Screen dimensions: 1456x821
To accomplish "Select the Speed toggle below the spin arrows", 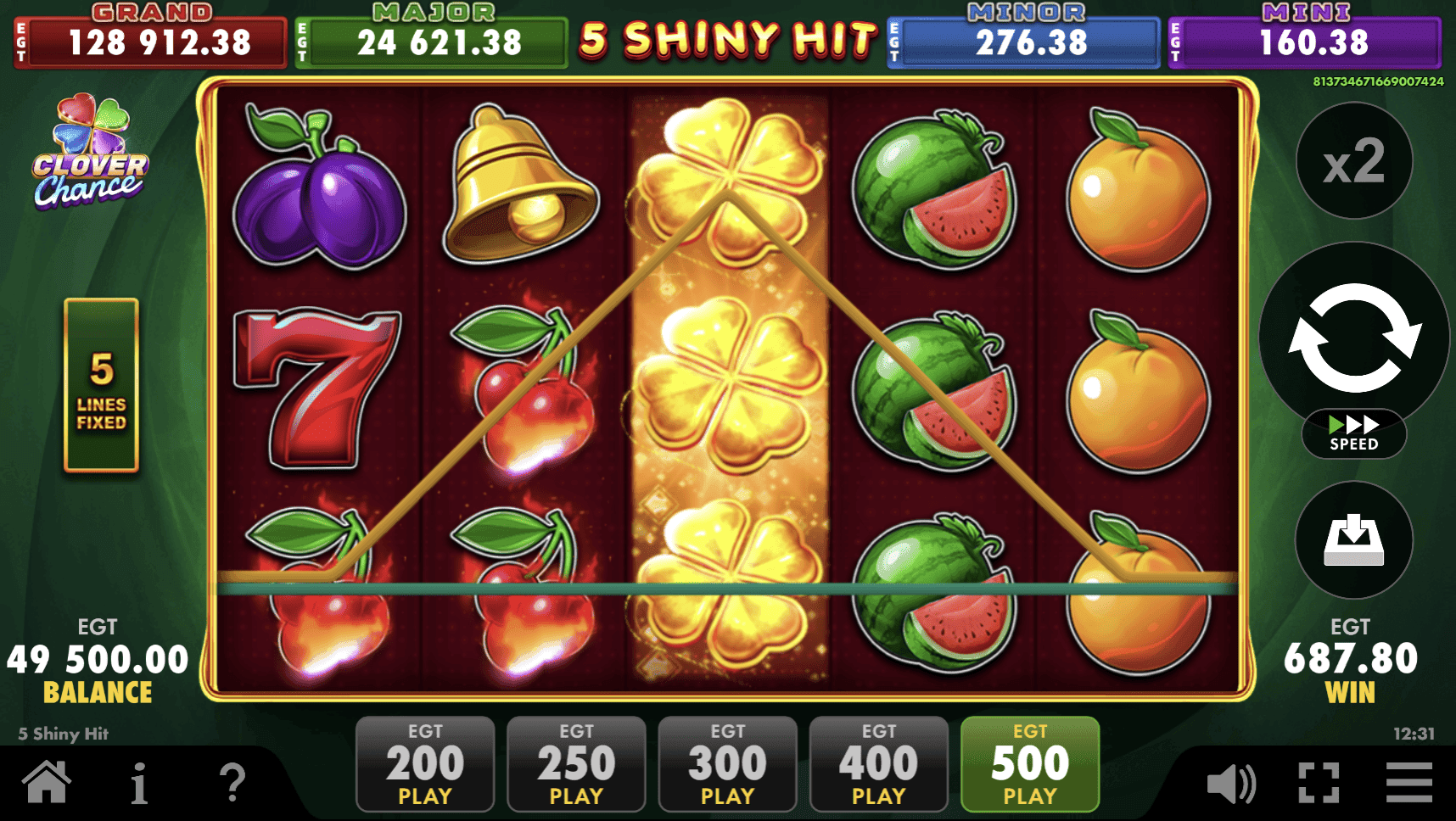I will [x=1353, y=434].
